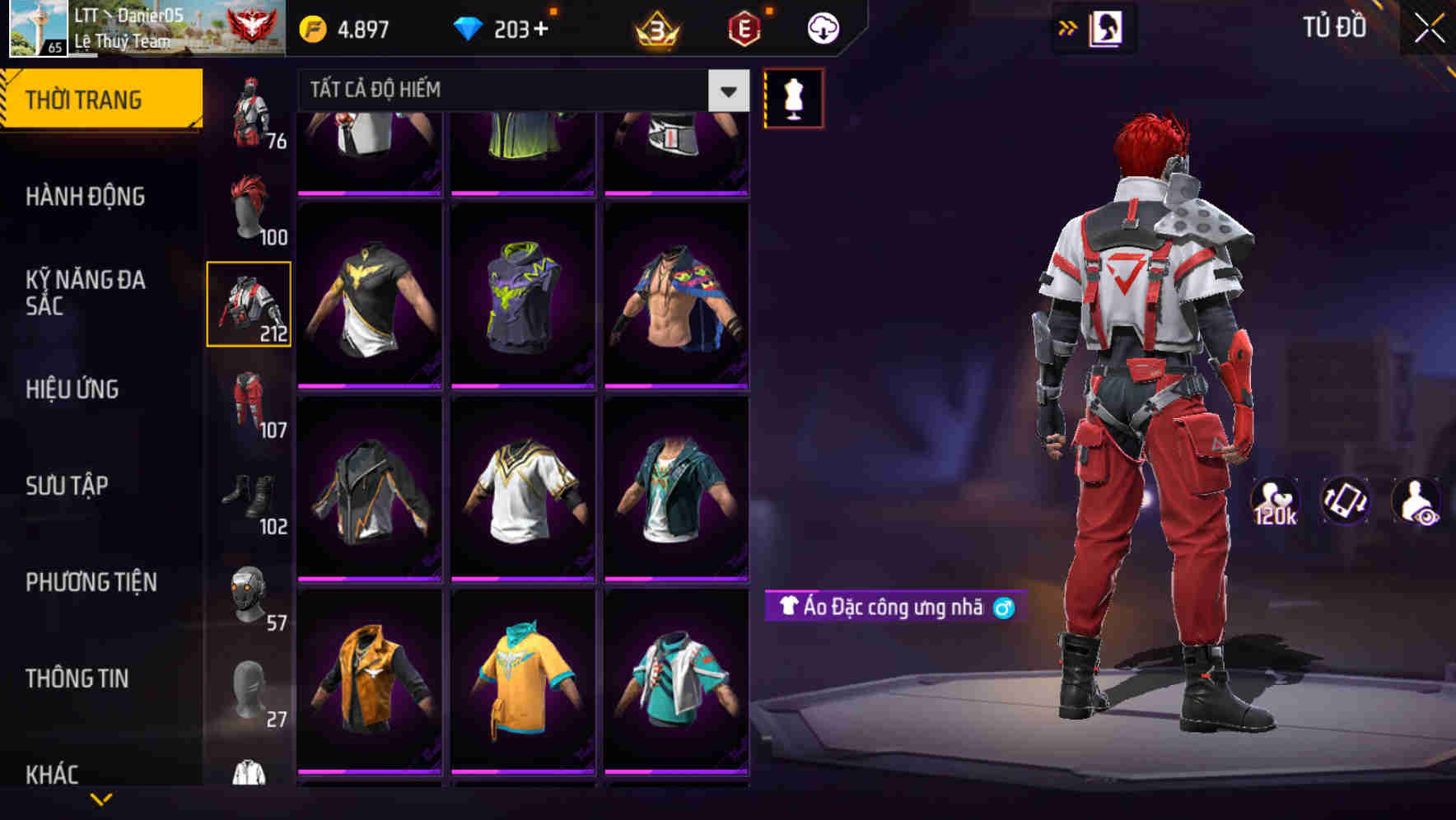Screen dimensions: 1456x820
Task: Click the pink progress bar under the black eagle shirt
Action: (368, 384)
